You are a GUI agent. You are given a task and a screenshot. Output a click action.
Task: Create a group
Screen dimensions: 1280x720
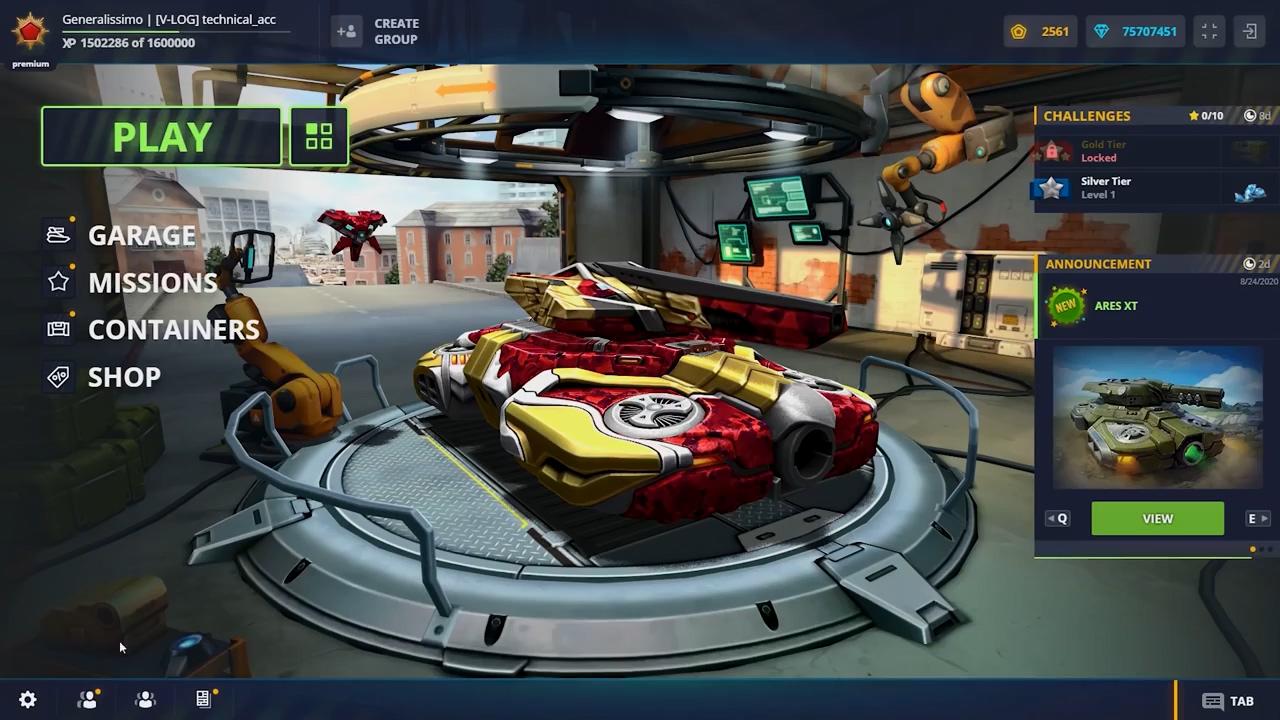tap(379, 31)
